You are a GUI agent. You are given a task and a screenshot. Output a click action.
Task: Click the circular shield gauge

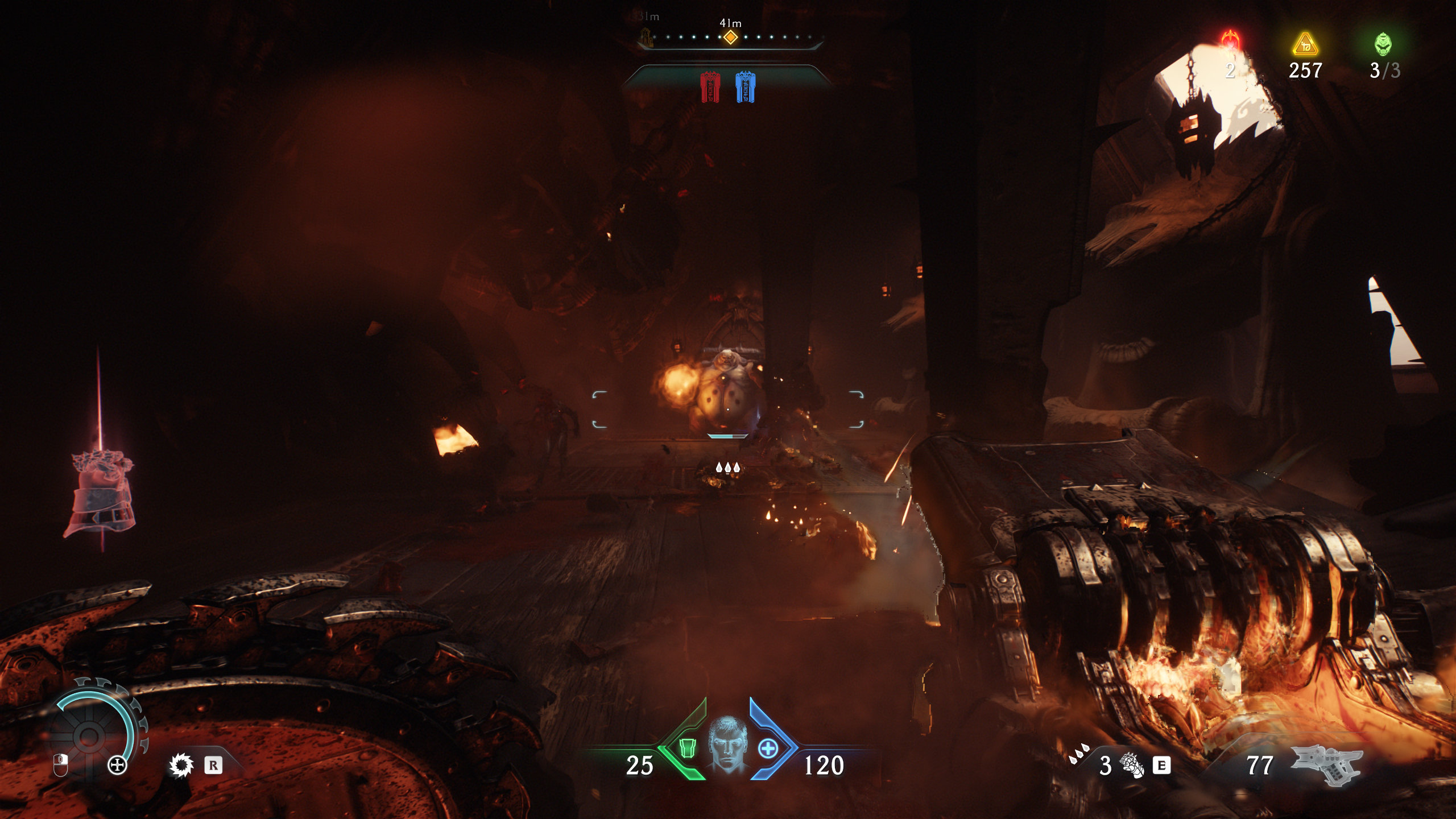pos(90,737)
